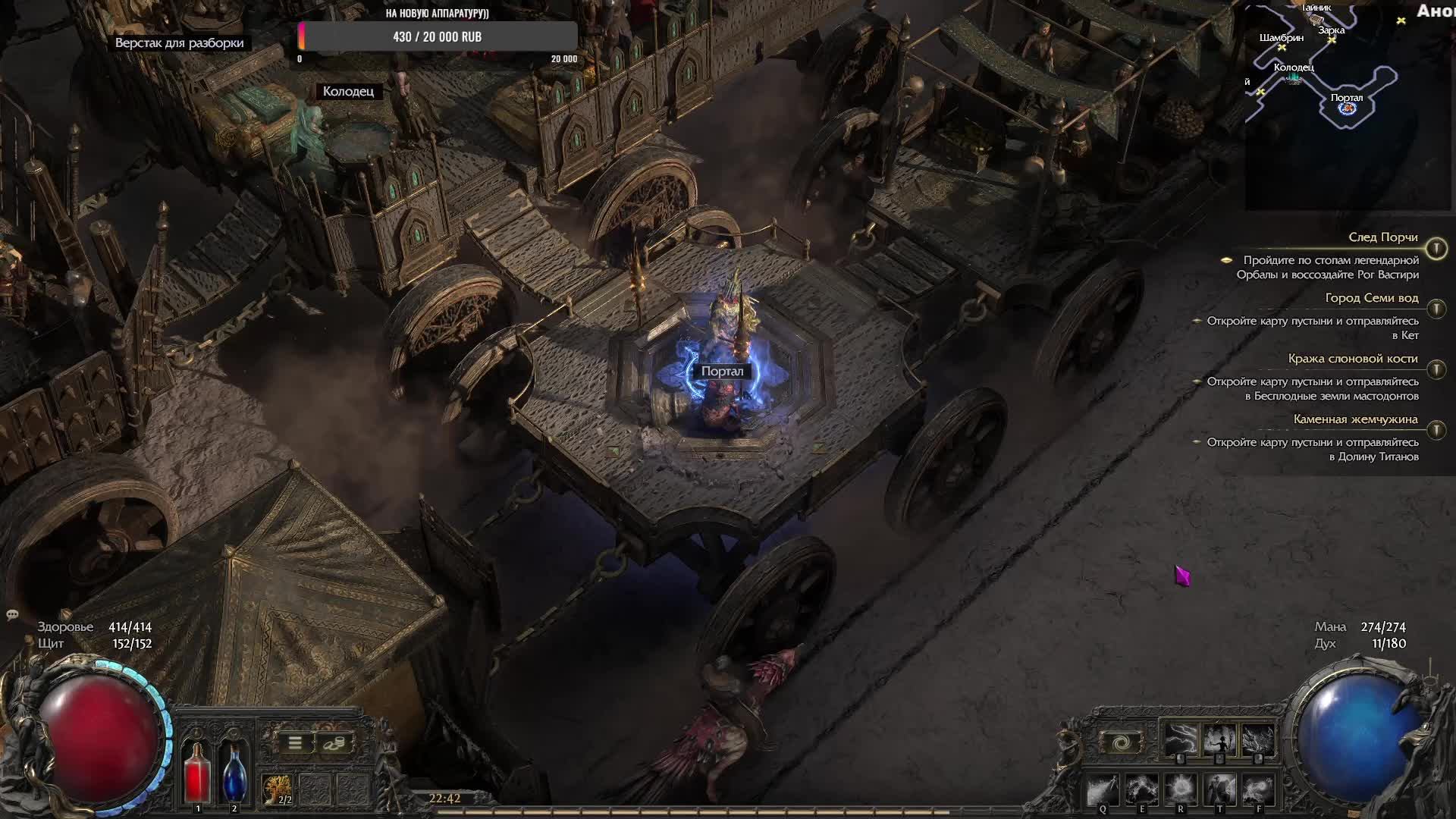Select the 'След Порчи' quest pin
The height and width of the screenshot is (819, 1456).
1436,249
